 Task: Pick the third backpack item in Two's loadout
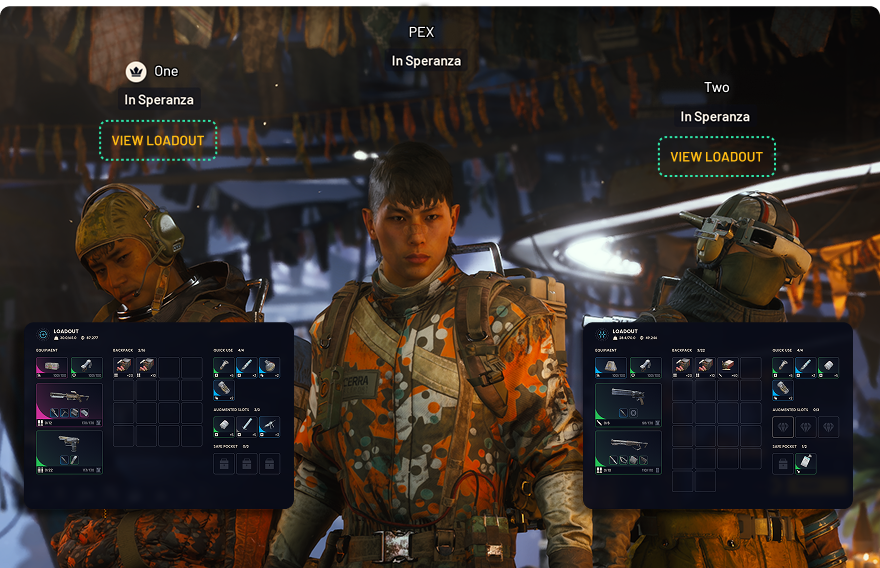point(728,367)
